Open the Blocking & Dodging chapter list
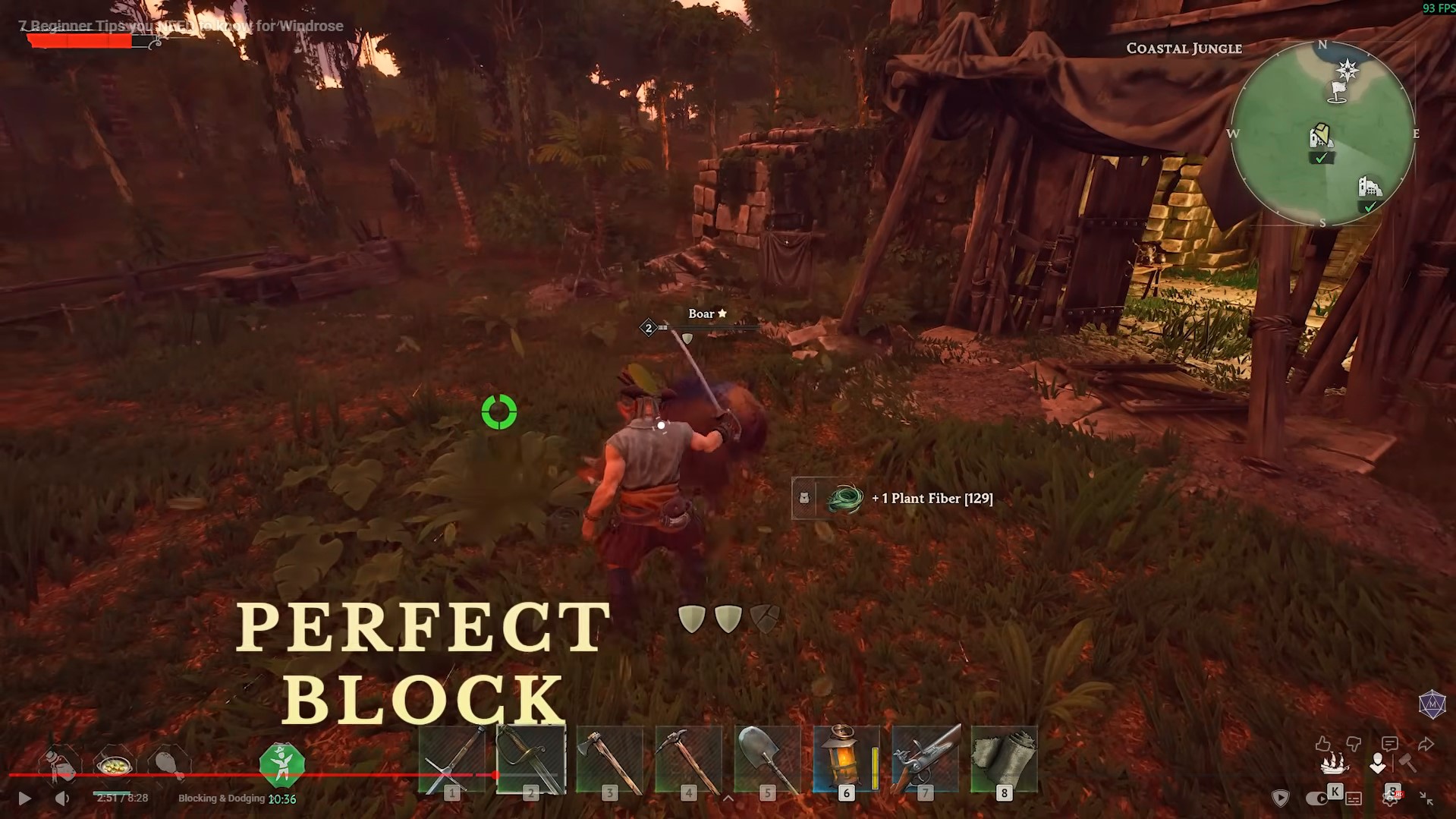Image resolution: width=1456 pixels, height=819 pixels. (x=222, y=799)
